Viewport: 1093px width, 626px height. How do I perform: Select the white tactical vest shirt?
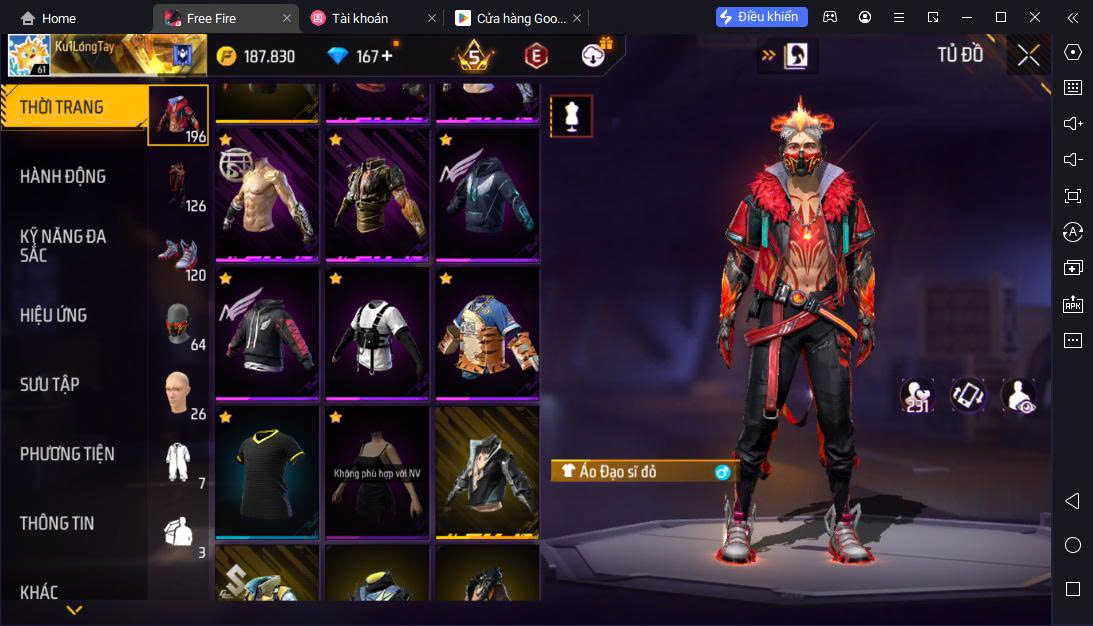click(379, 332)
